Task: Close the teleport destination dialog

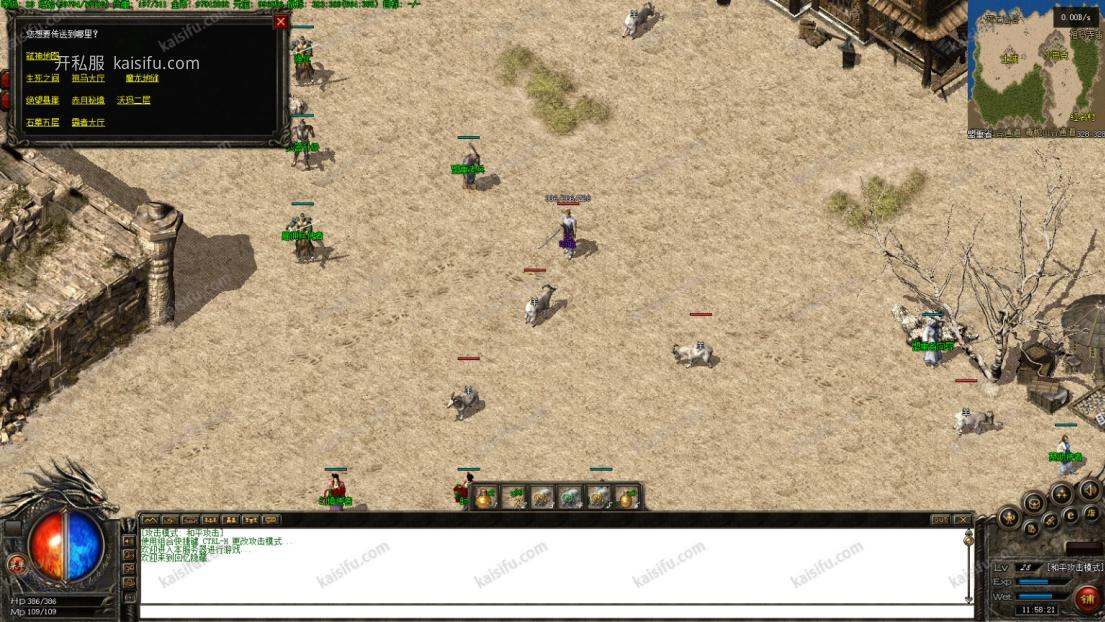Action: pos(280,22)
